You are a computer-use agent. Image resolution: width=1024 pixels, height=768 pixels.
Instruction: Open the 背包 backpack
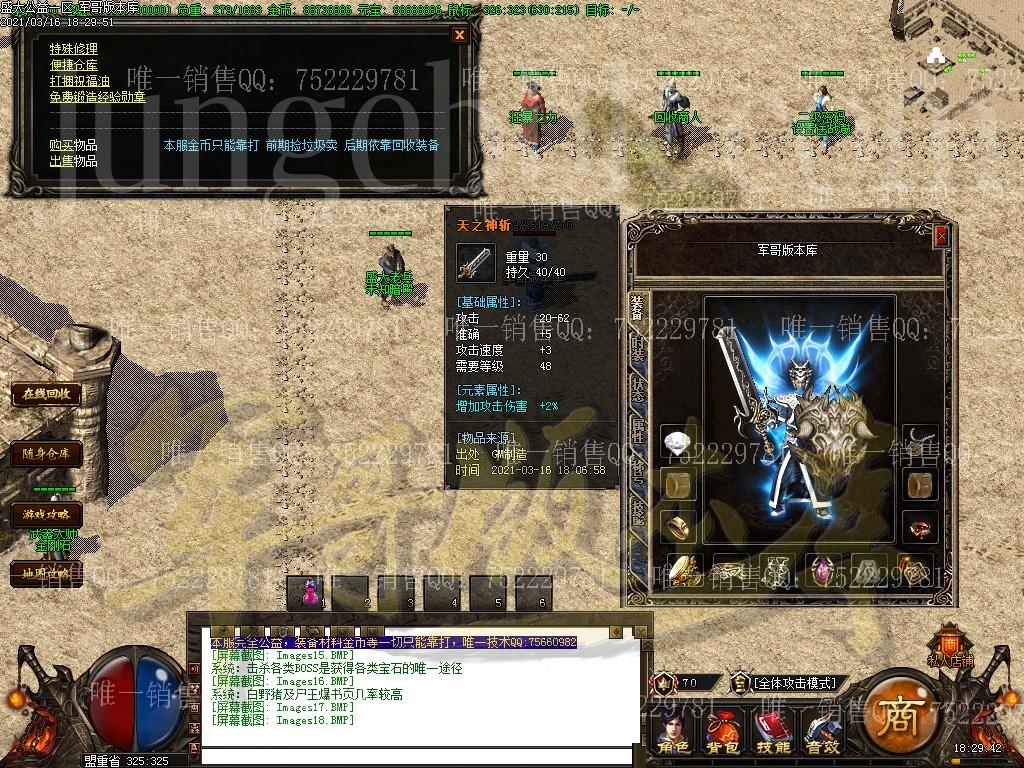(722, 733)
